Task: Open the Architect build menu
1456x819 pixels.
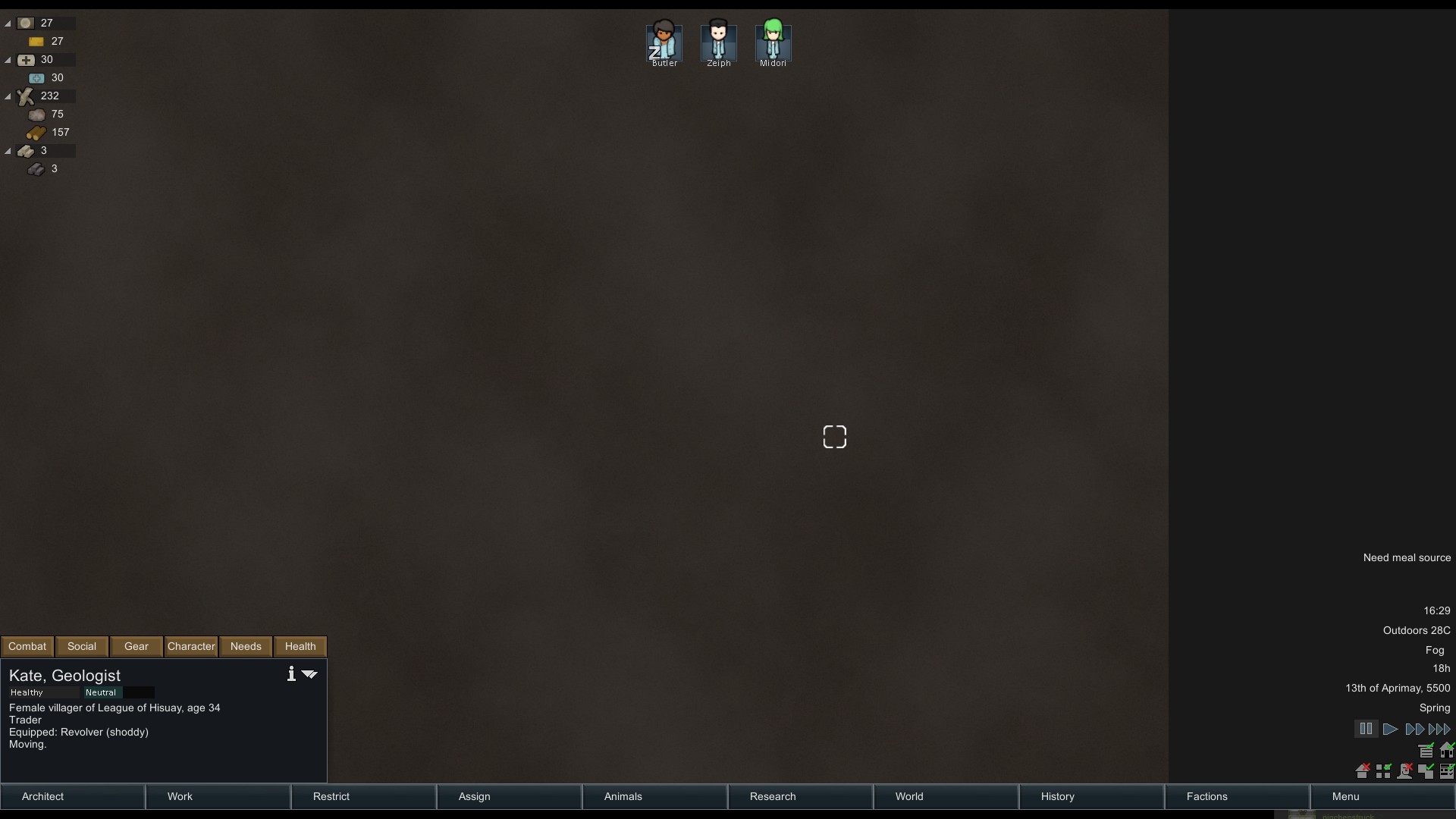Action: tap(42, 796)
